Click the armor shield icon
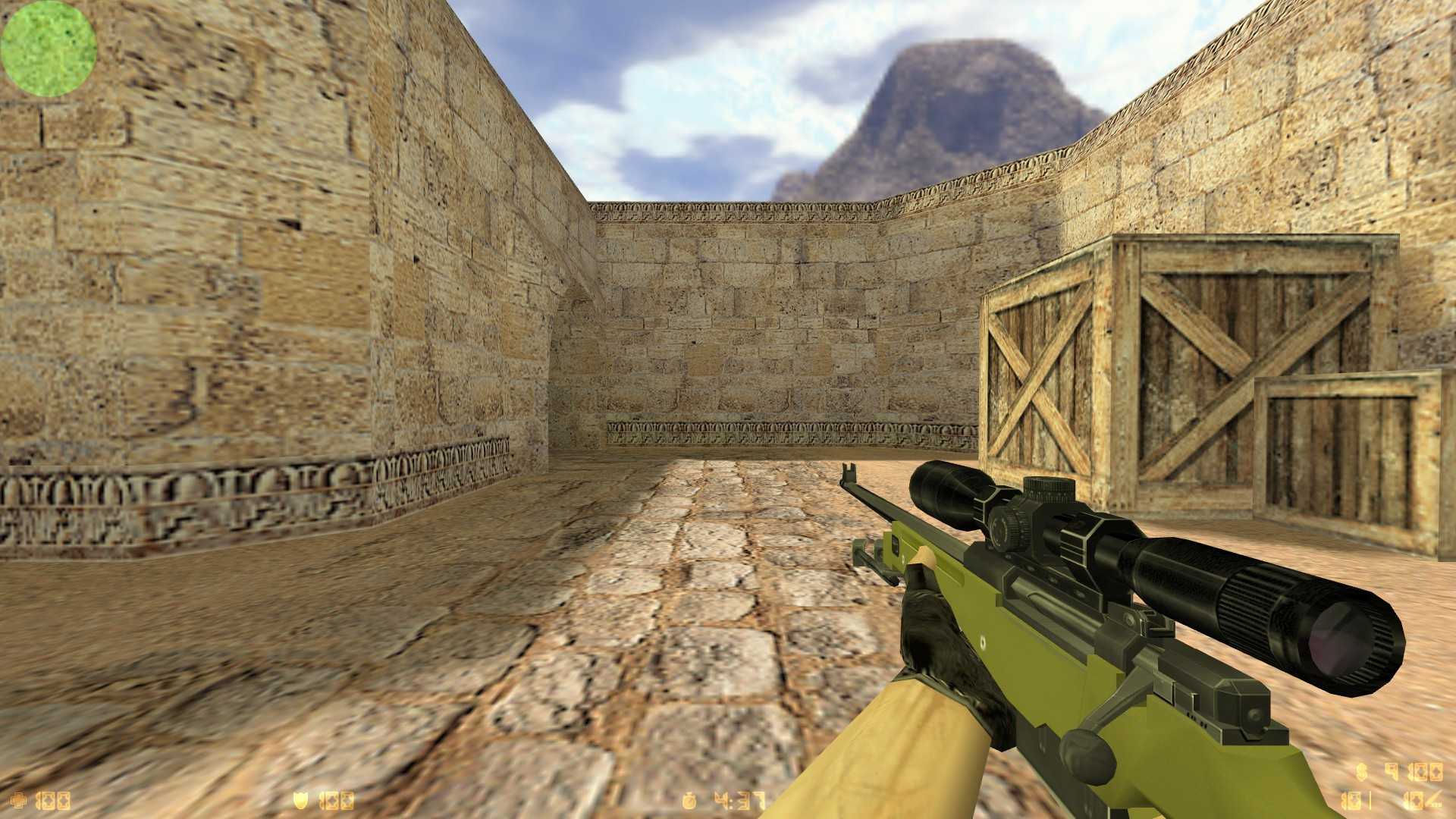Screen dimensions: 1456x819 point(300,799)
